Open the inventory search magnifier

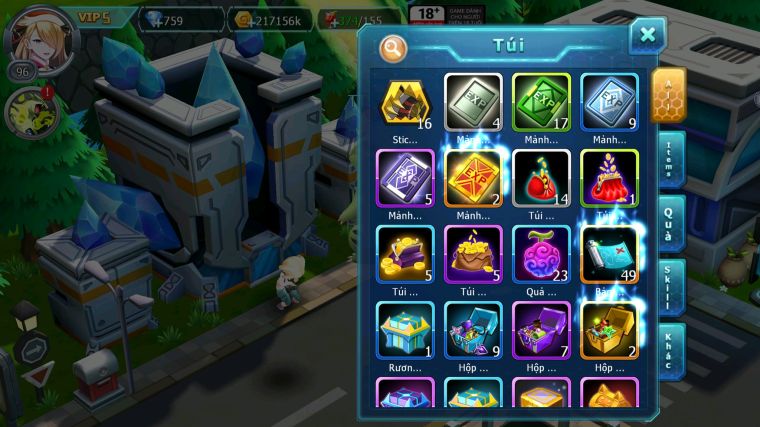(x=394, y=46)
